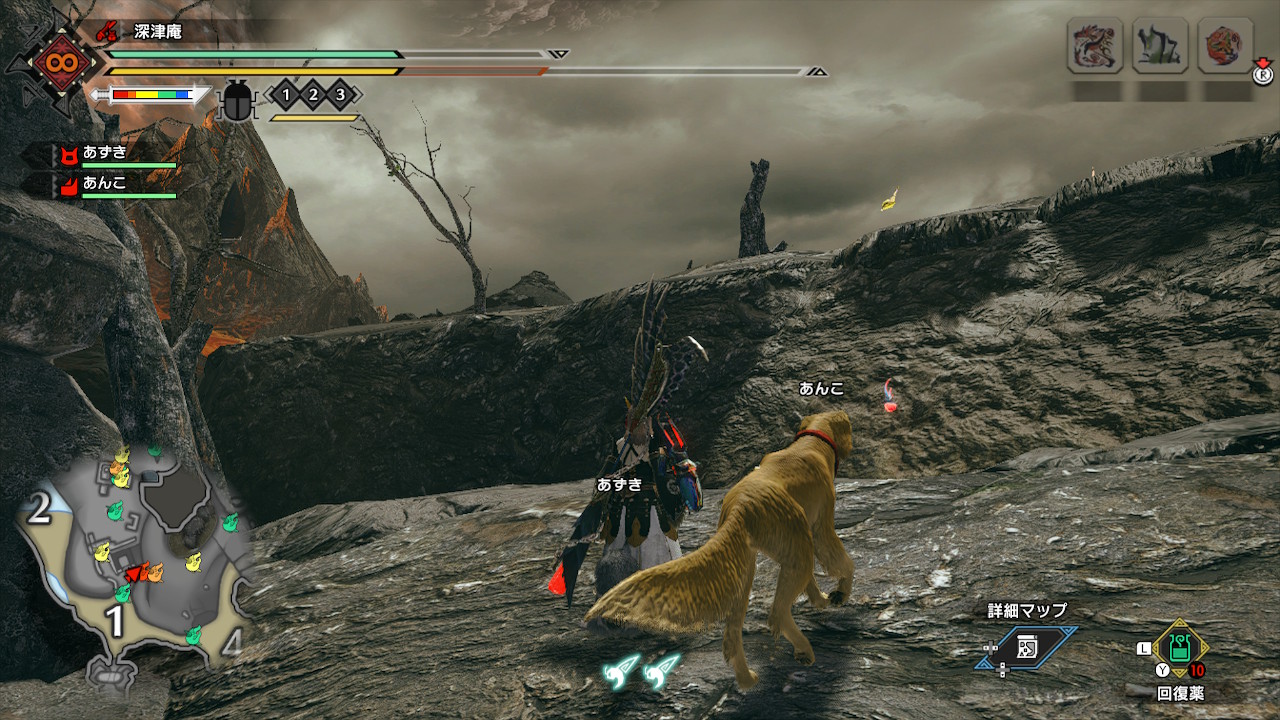Select the 回復薬 potion item slot

1180,649
